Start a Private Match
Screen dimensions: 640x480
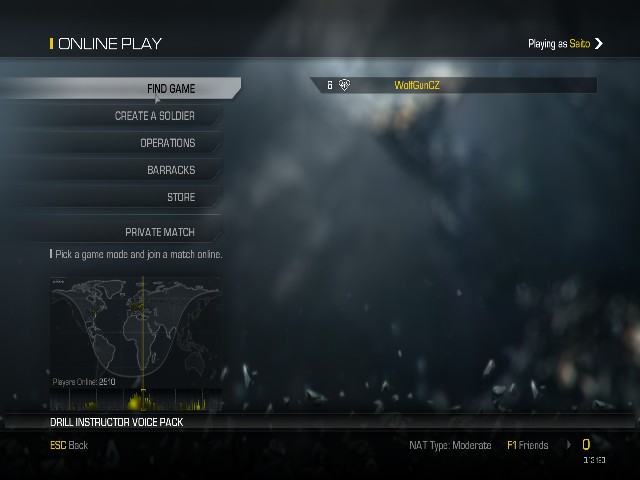[x=160, y=232]
